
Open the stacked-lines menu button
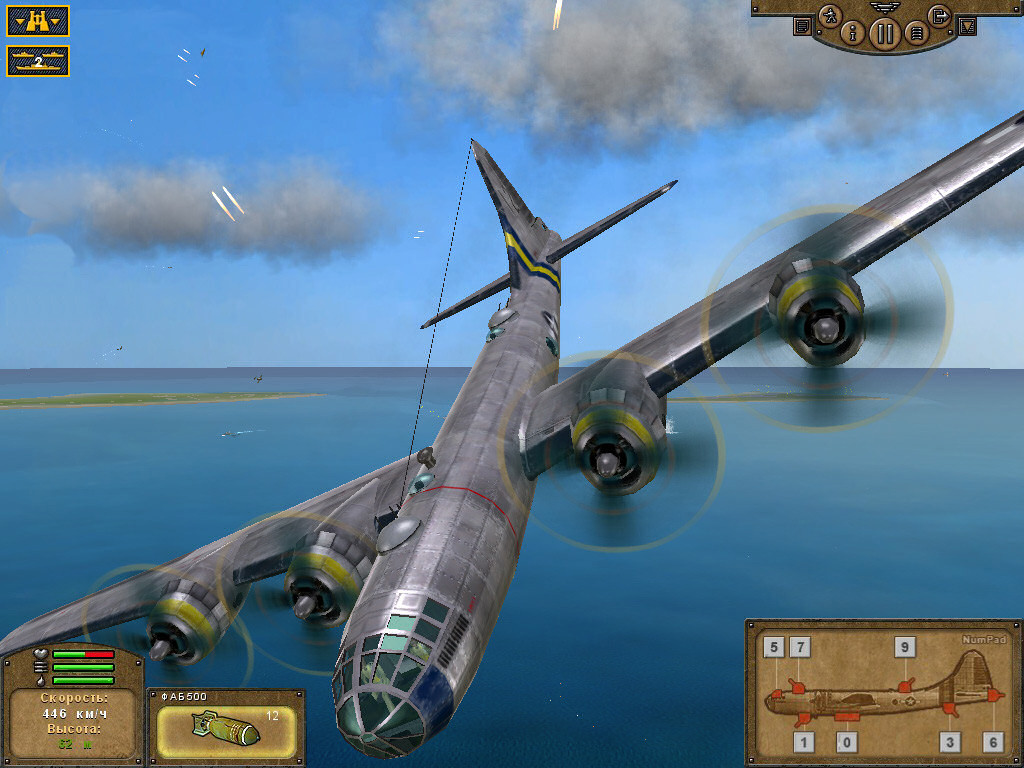coord(915,34)
